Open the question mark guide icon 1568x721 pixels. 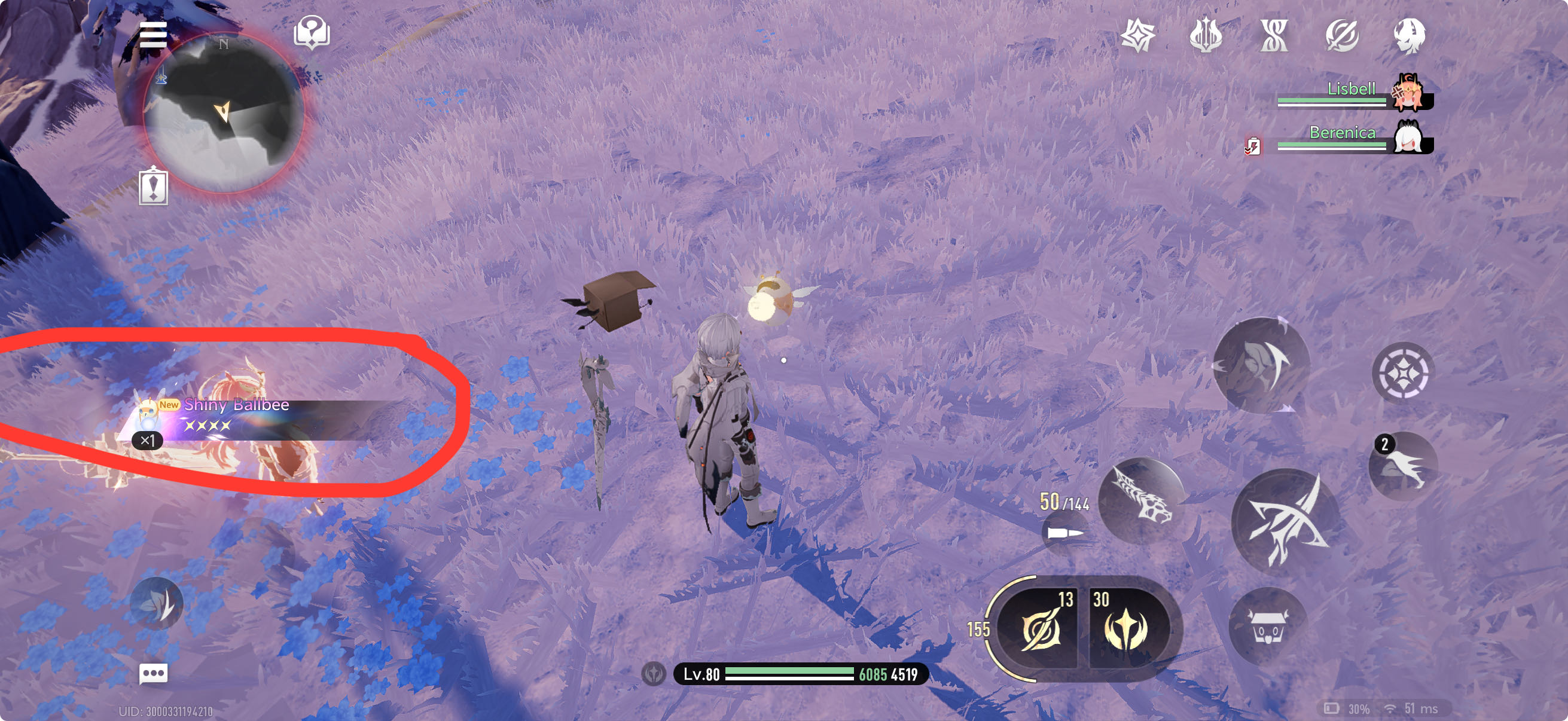tap(312, 32)
